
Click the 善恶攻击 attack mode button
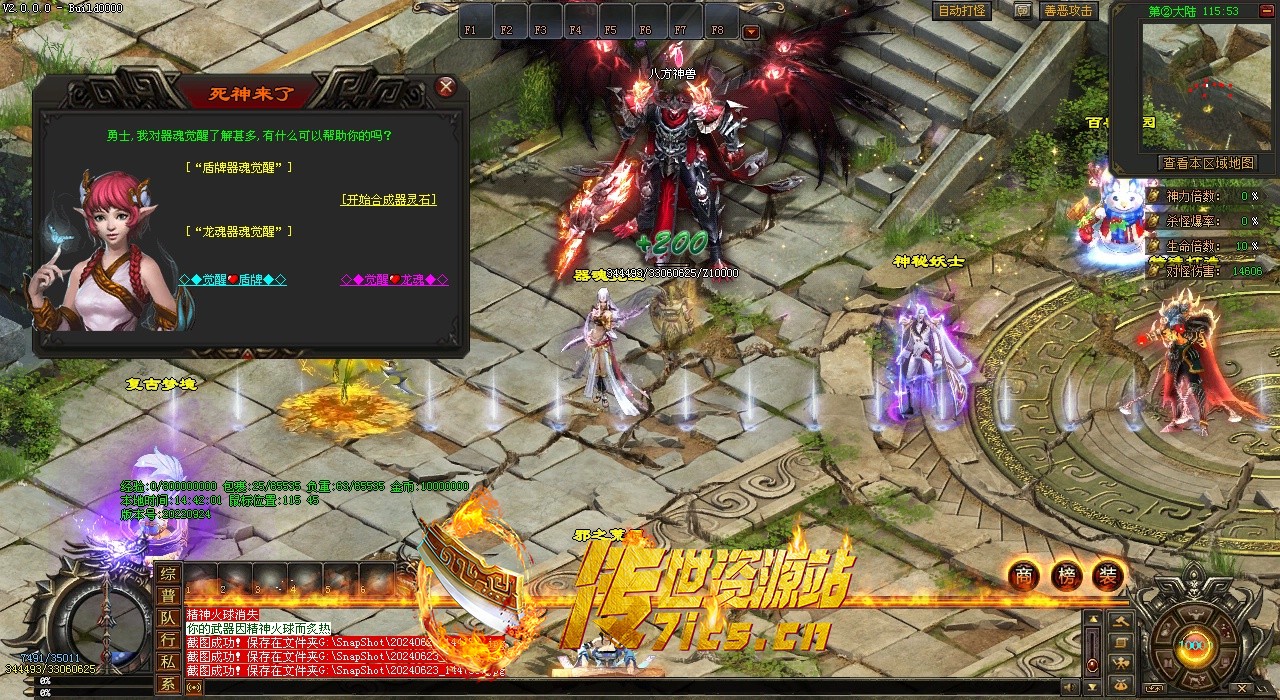pos(1069,11)
